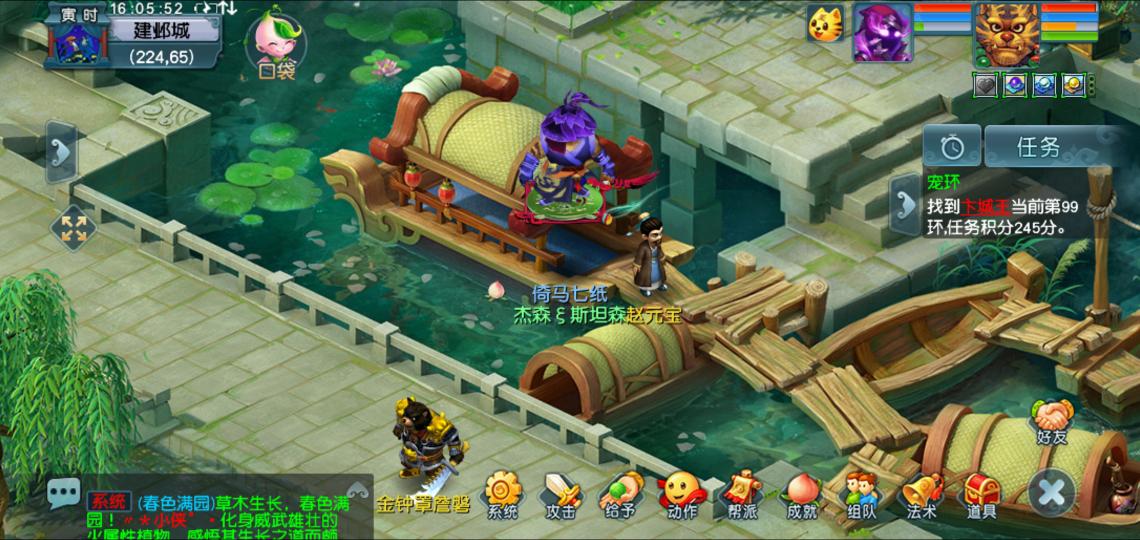Select the tiger-face player portrait
The image size is (1140, 540).
point(1006,35)
